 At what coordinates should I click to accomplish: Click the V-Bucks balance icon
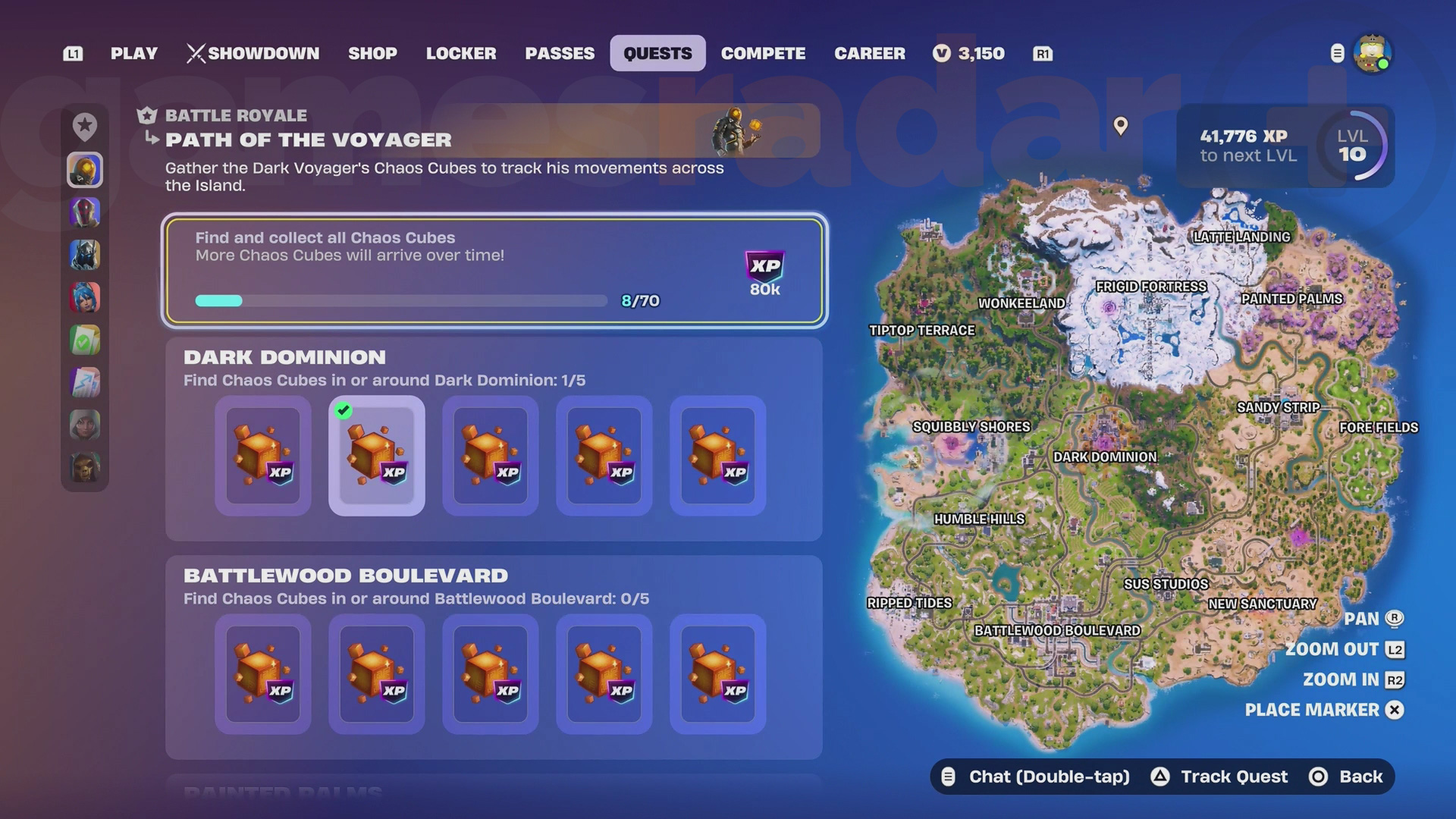tap(940, 53)
